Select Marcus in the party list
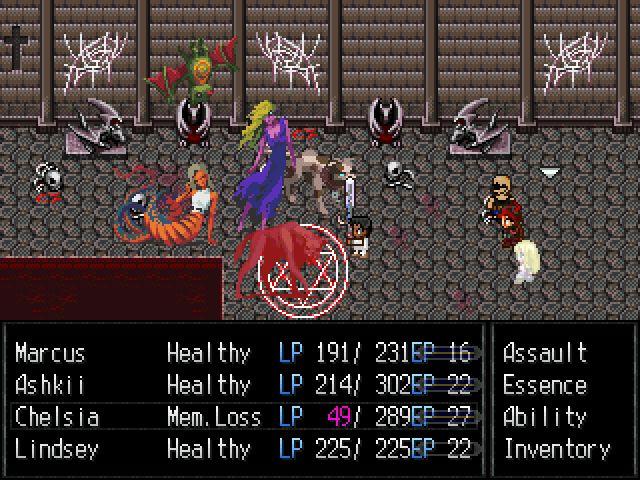 click(50, 353)
